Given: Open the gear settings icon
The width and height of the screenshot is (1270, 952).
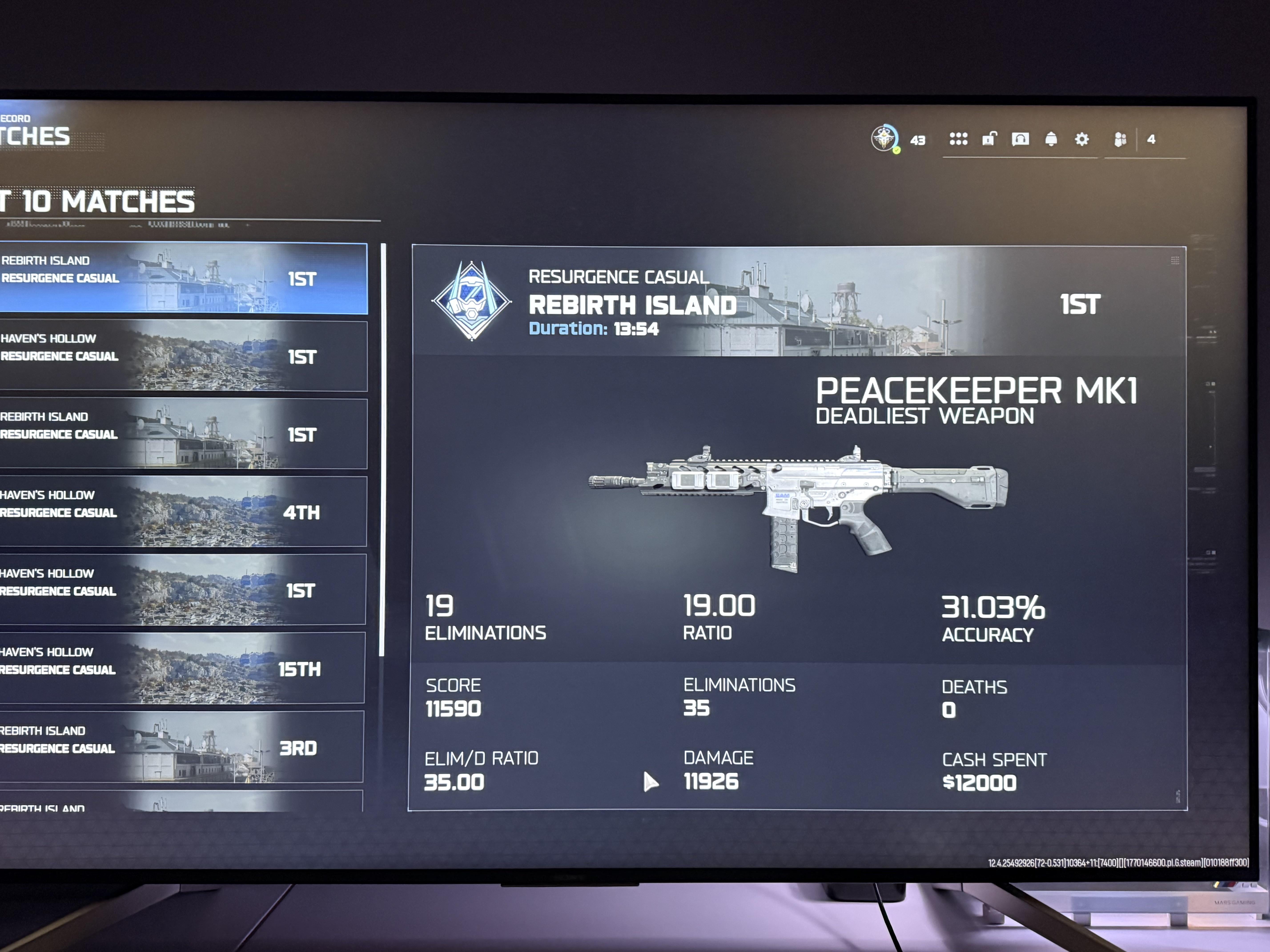Looking at the screenshot, I should 1082,139.
